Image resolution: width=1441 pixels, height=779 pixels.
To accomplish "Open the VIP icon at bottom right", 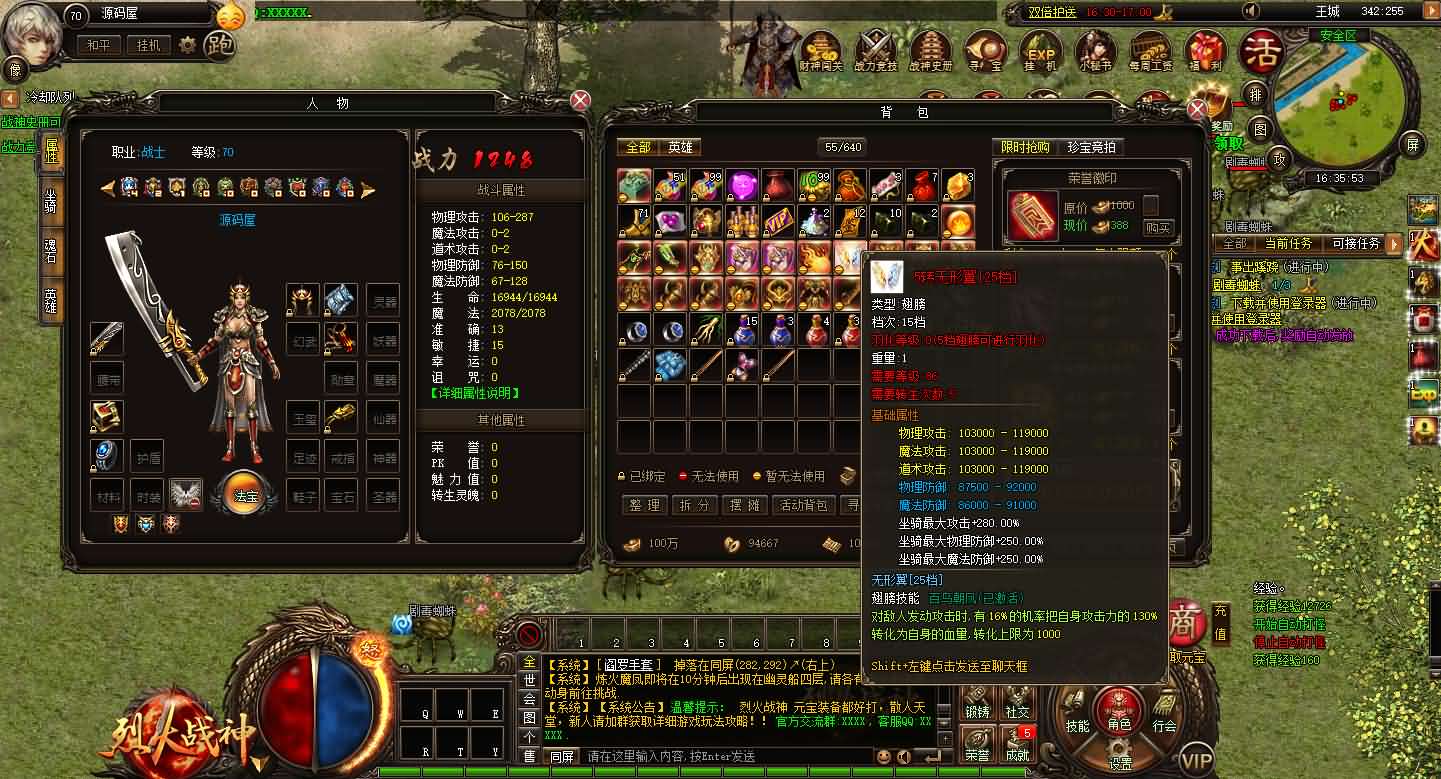I will (1197, 760).
